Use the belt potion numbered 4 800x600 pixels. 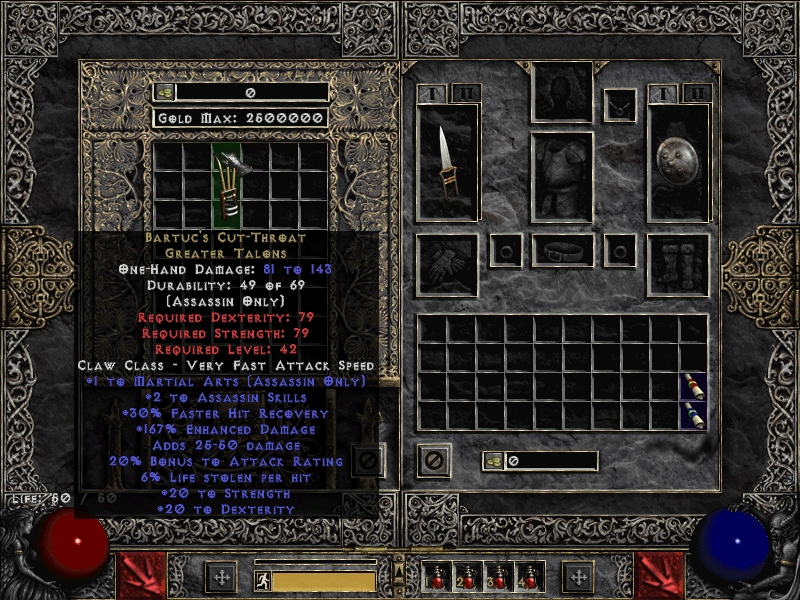(523, 577)
